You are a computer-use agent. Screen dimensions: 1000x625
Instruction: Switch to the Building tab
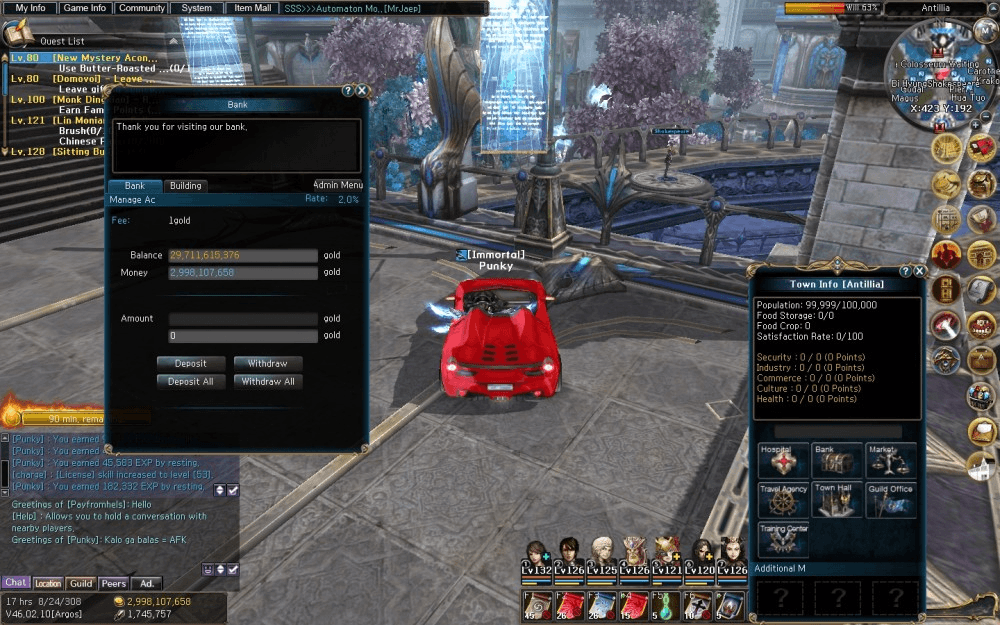point(185,186)
